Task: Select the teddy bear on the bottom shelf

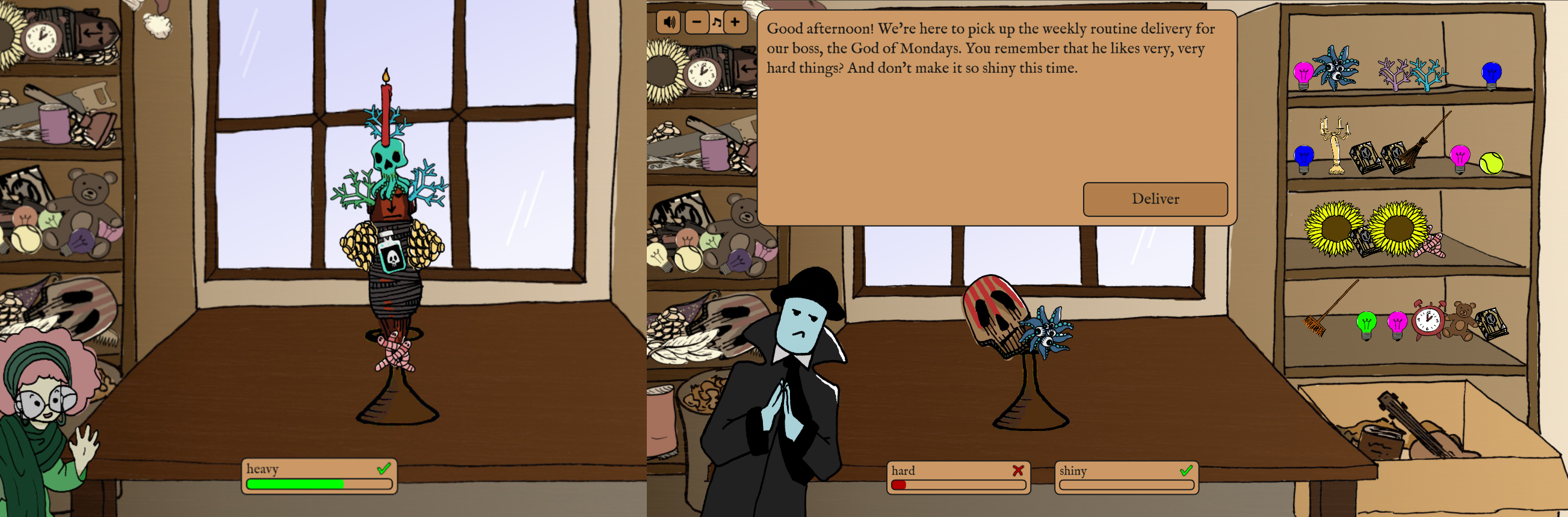Action: coord(1460,323)
